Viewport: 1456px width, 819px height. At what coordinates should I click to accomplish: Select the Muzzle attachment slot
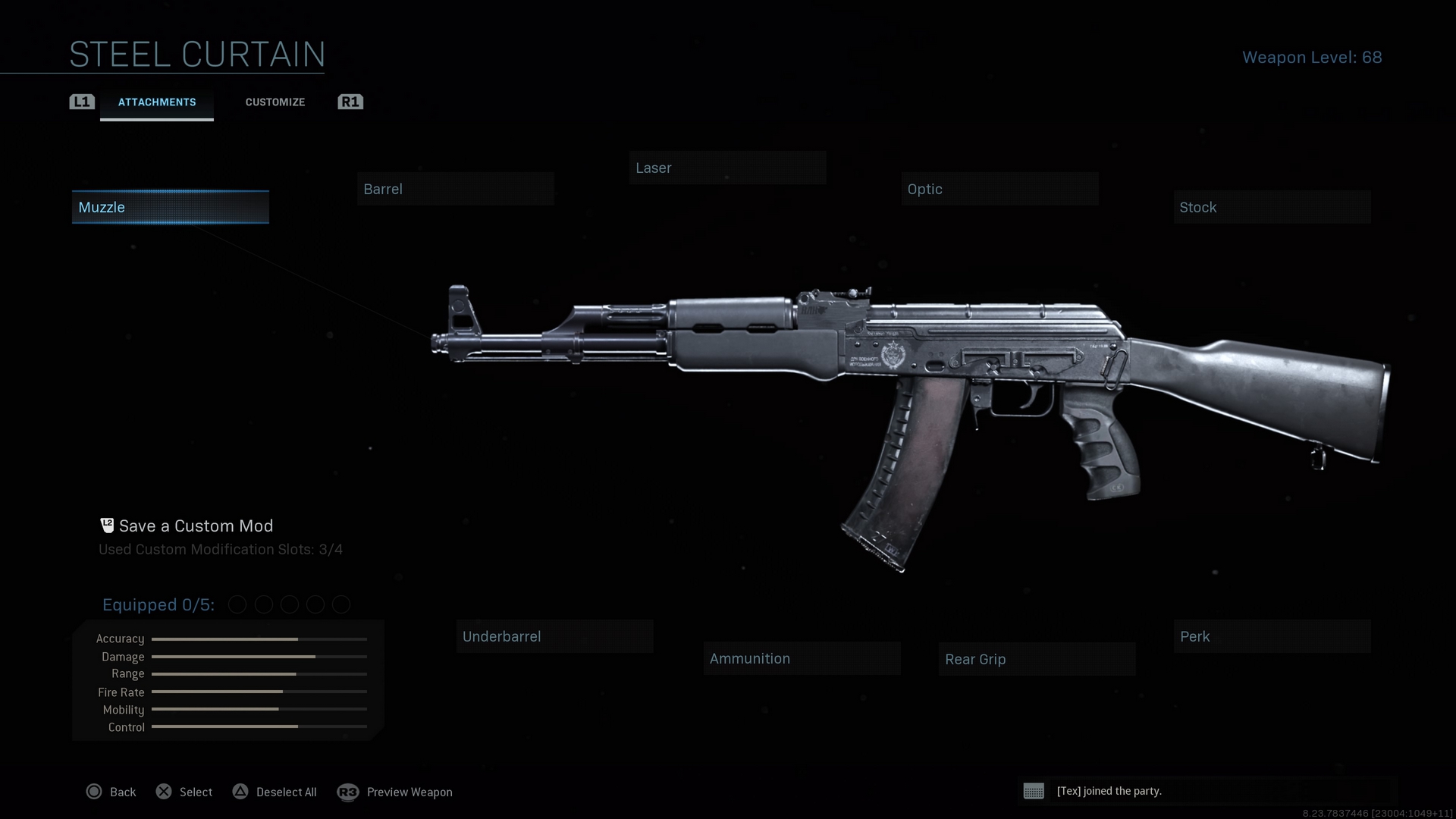pos(170,207)
